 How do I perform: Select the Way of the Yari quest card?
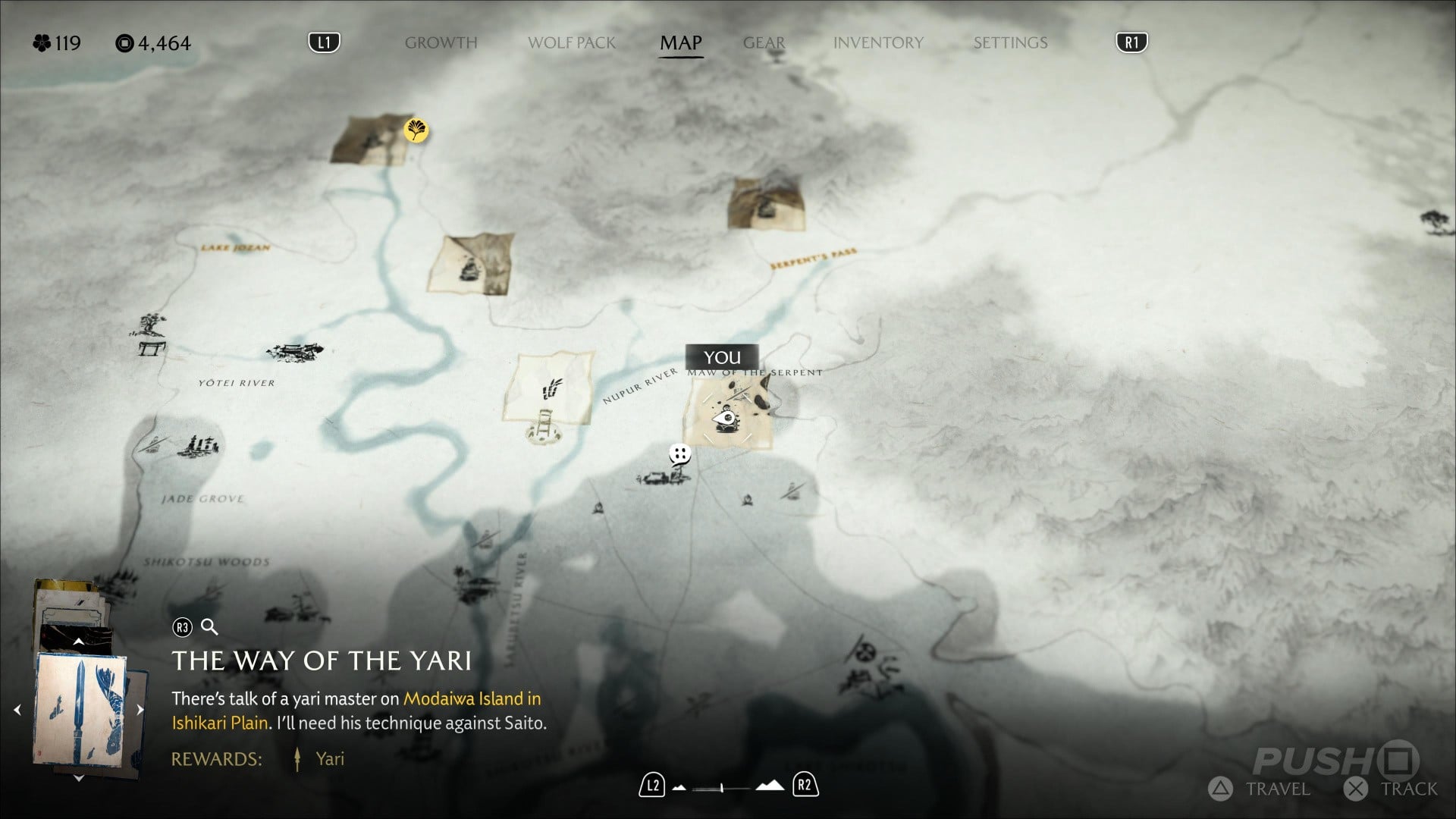[x=80, y=711]
